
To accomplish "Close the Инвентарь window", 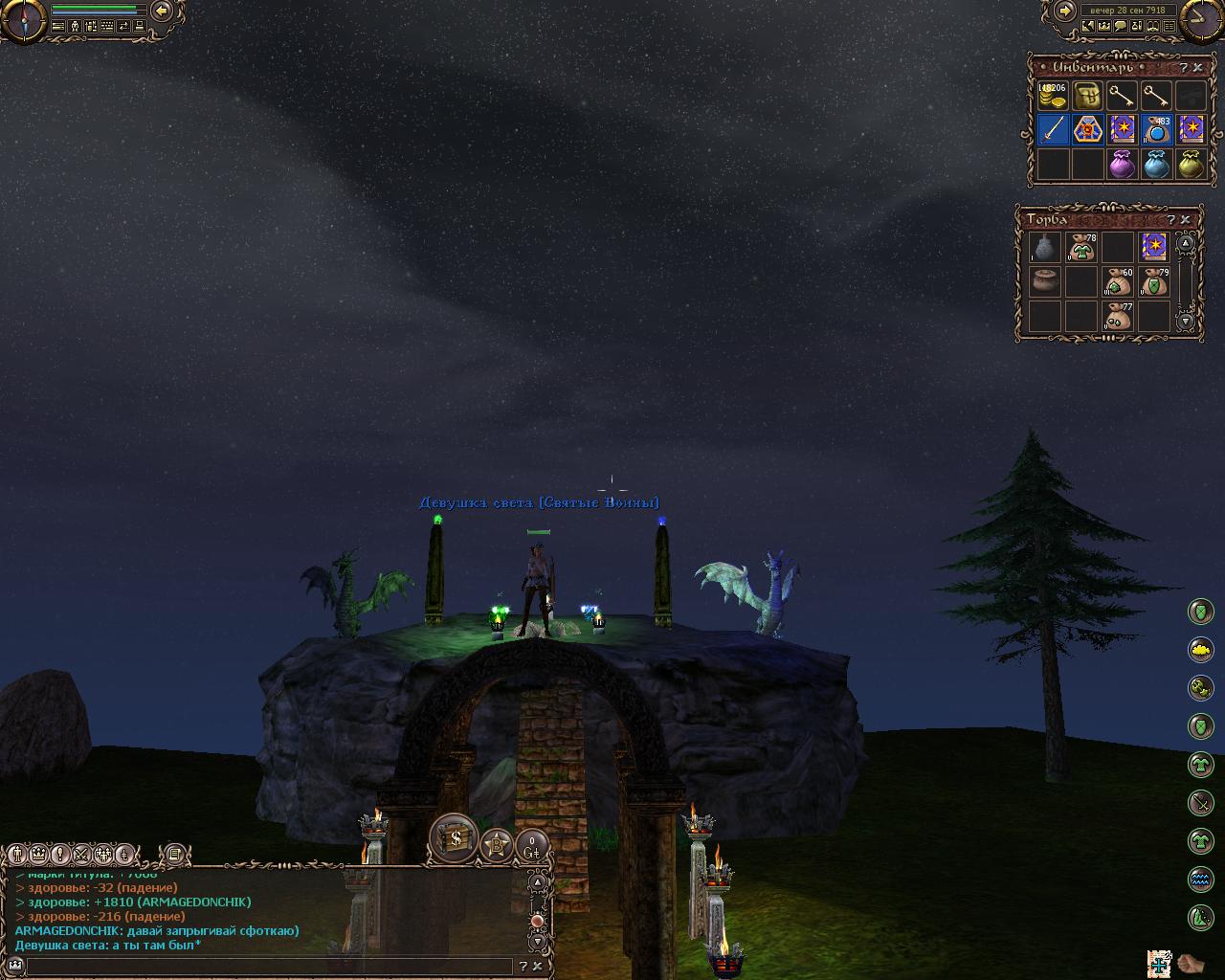I will click(1197, 68).
